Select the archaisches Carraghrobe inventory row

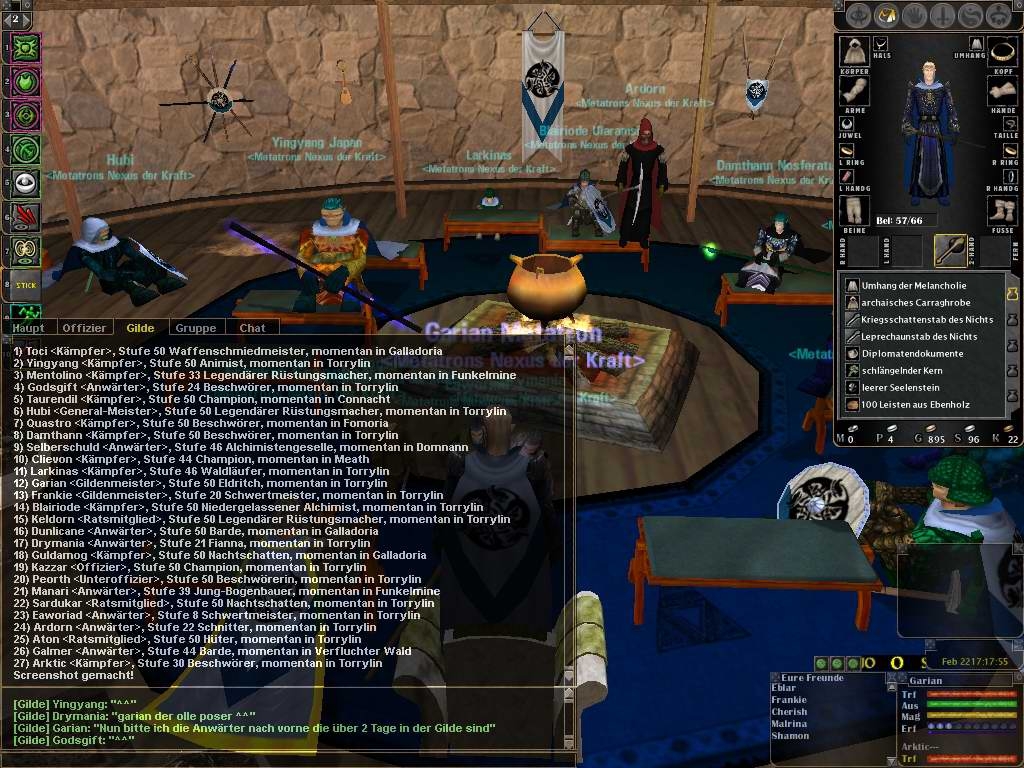(x=912, y=302)
